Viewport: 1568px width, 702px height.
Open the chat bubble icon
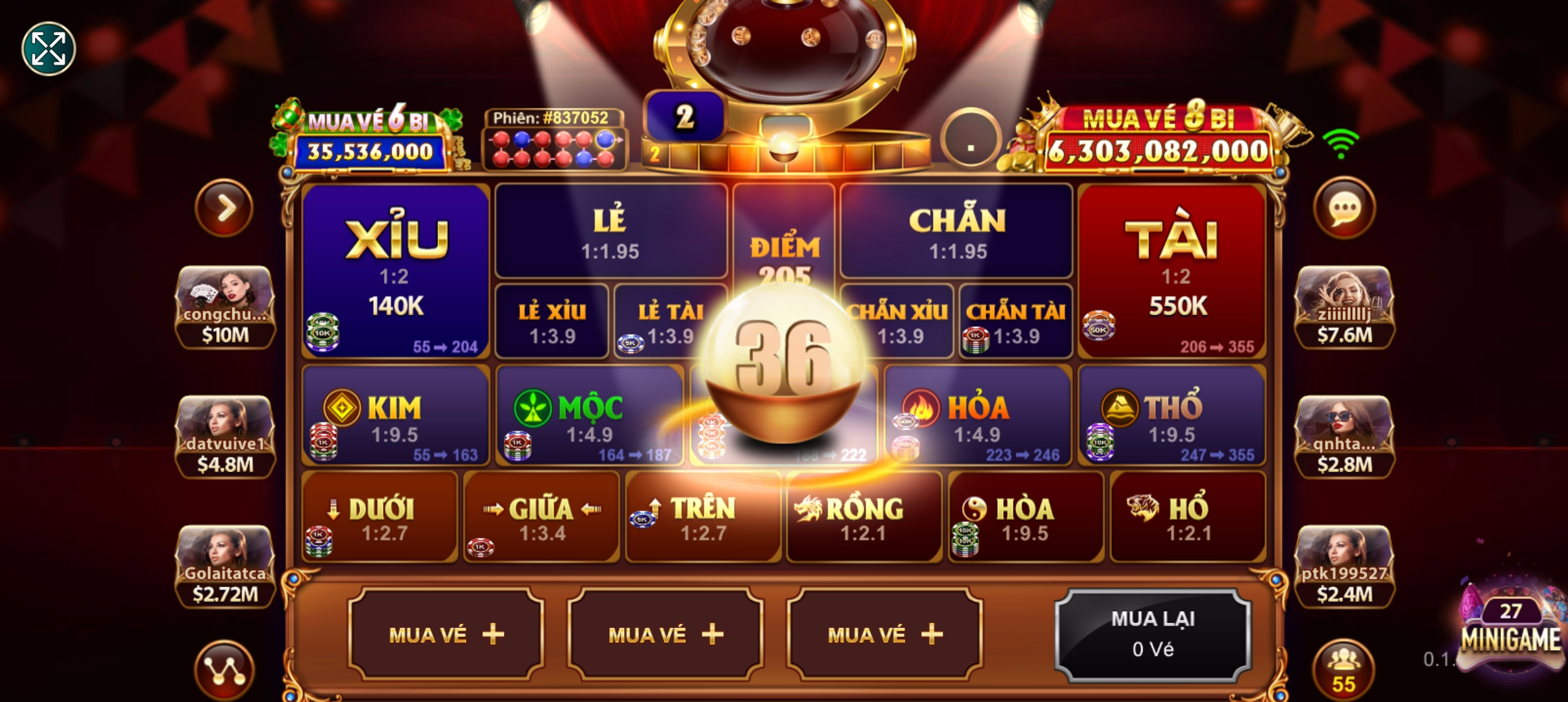pos(1346,207)
